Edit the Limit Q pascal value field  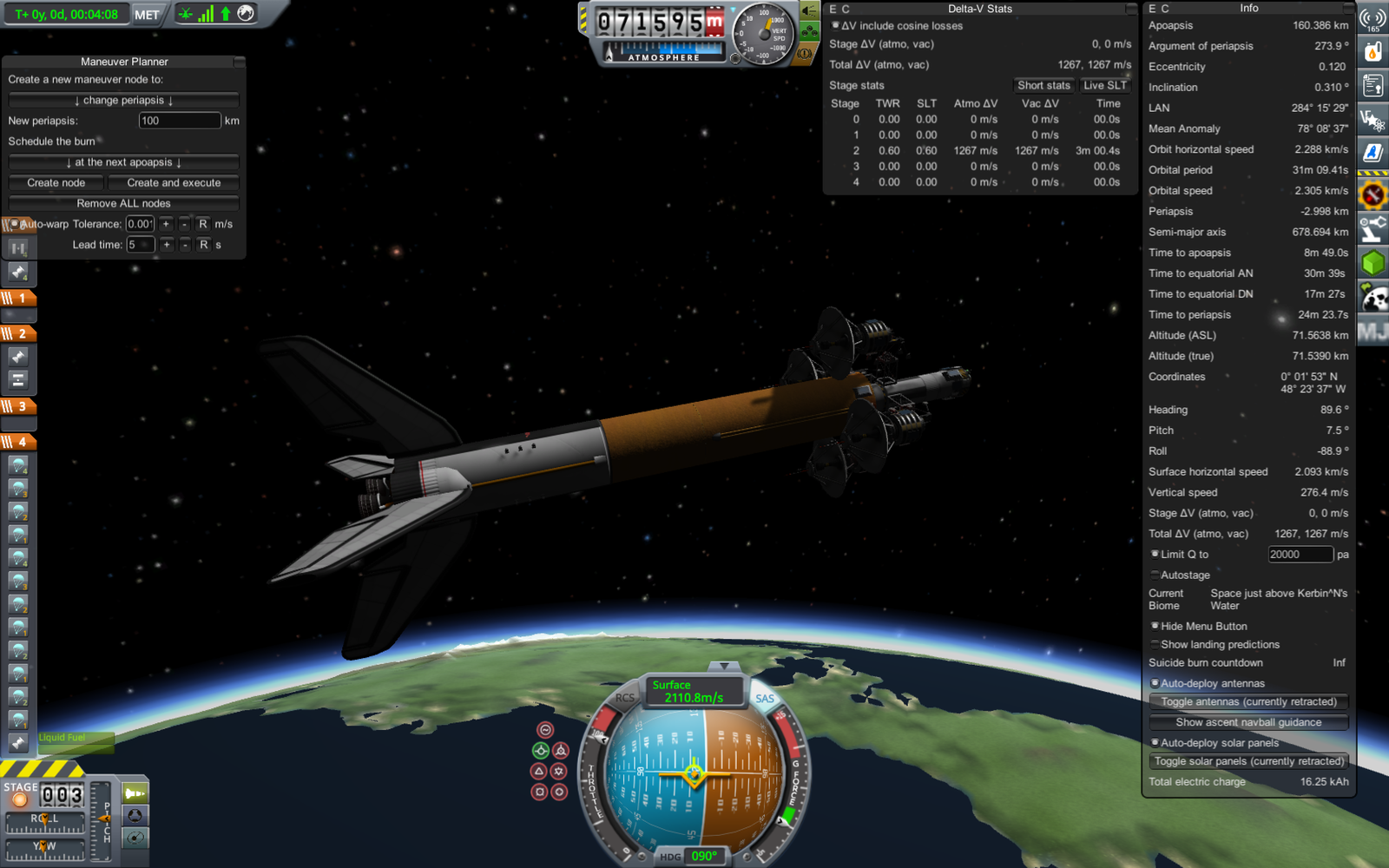[1299, 555]
